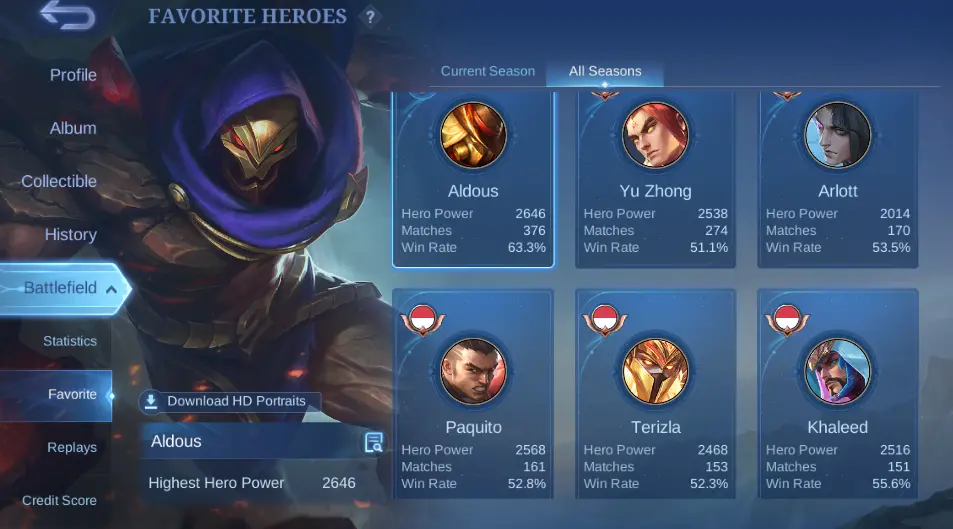953x529 pixels.
Task: Open the Statistics submenu
Action: click(70, 341)
